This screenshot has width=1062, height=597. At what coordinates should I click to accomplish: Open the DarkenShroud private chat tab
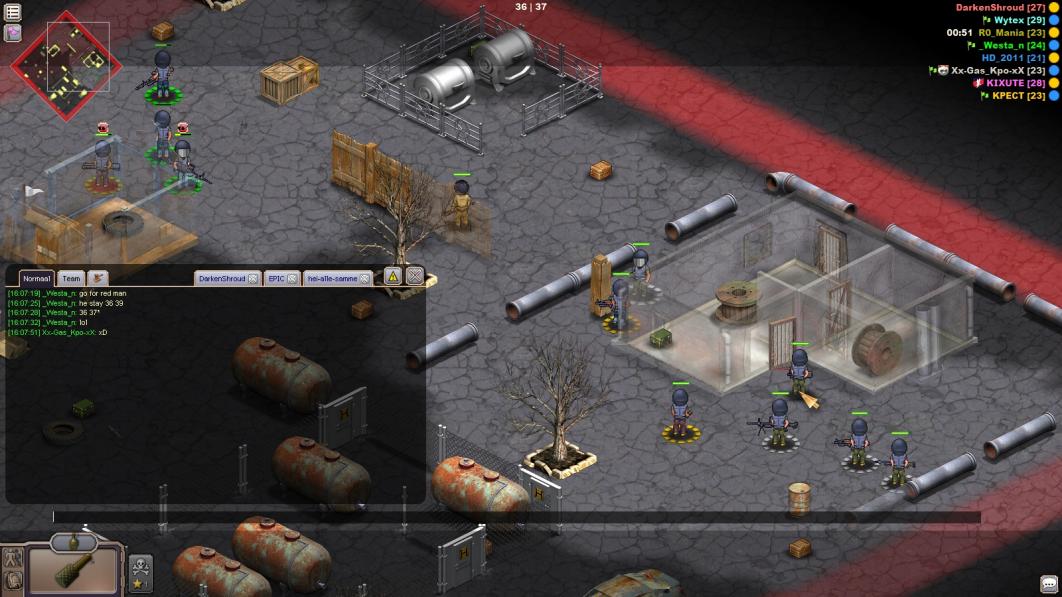(221, 278)
